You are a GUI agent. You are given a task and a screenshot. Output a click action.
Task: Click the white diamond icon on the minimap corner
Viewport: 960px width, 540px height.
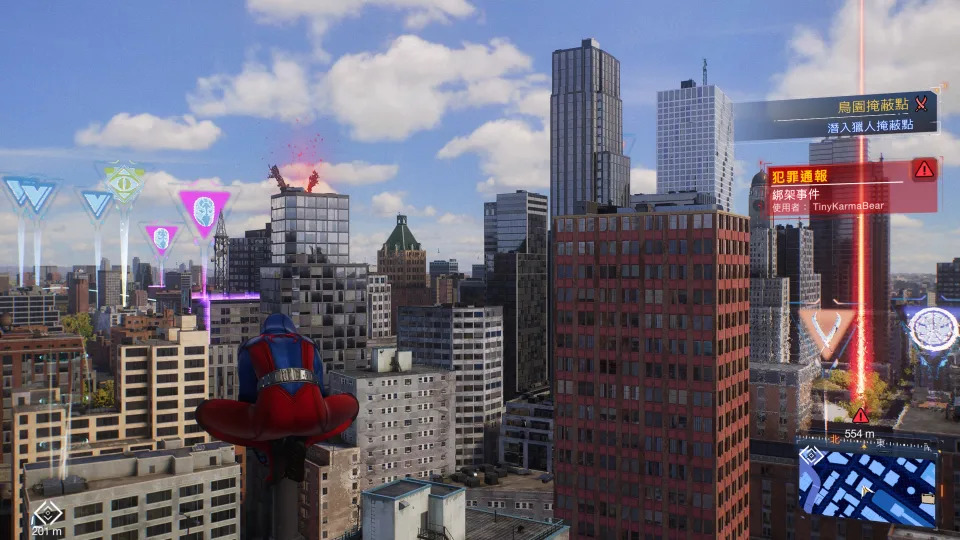(811, 455)
